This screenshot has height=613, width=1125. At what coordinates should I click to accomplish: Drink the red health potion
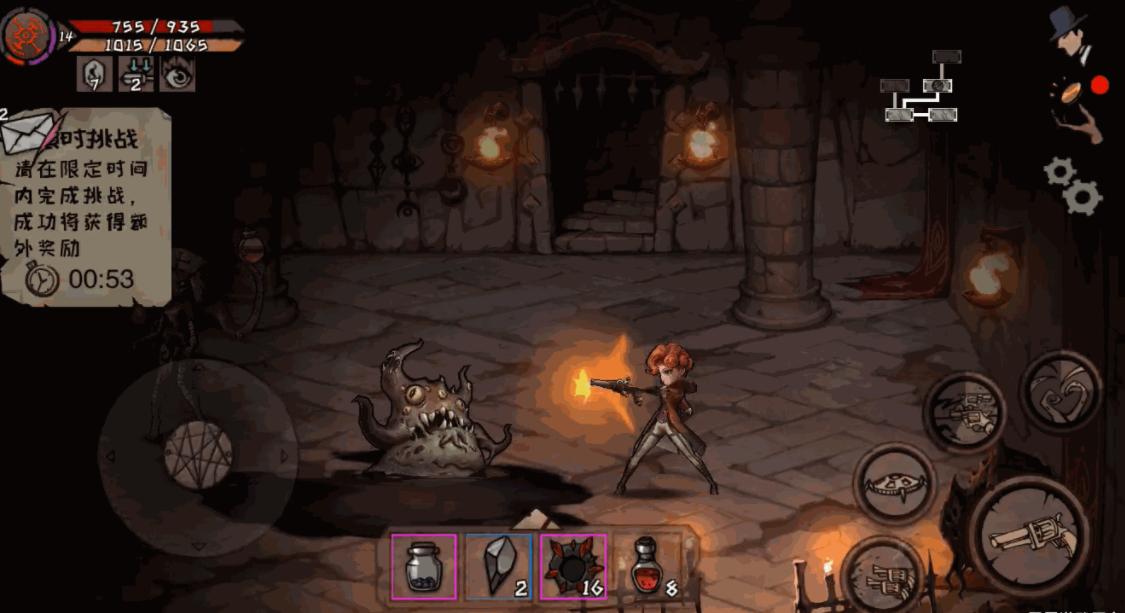click(x=648, y=567)
